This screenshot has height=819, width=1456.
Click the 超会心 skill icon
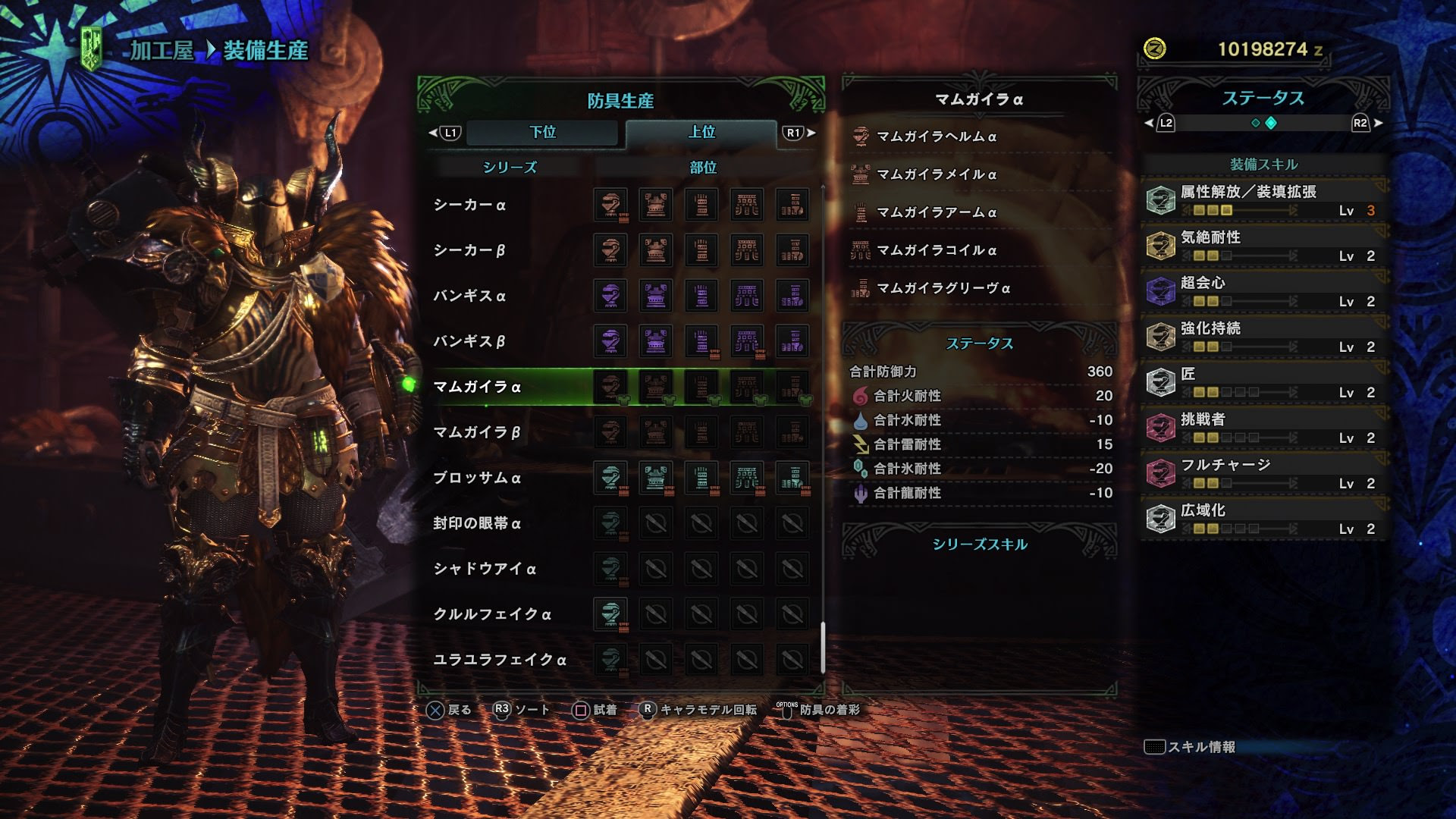pos(1162,289)
